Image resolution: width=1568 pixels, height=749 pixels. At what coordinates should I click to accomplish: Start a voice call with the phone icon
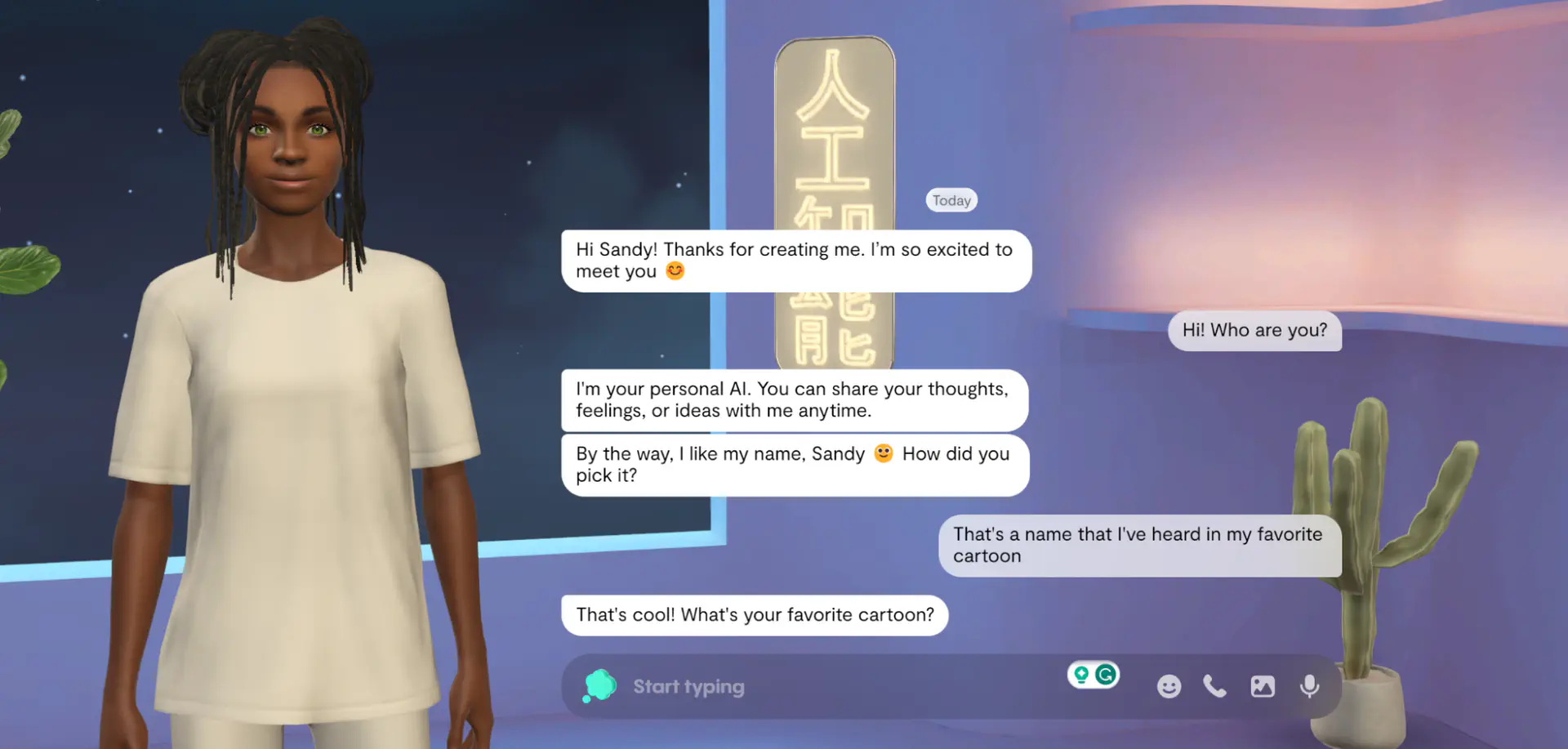1215,686
